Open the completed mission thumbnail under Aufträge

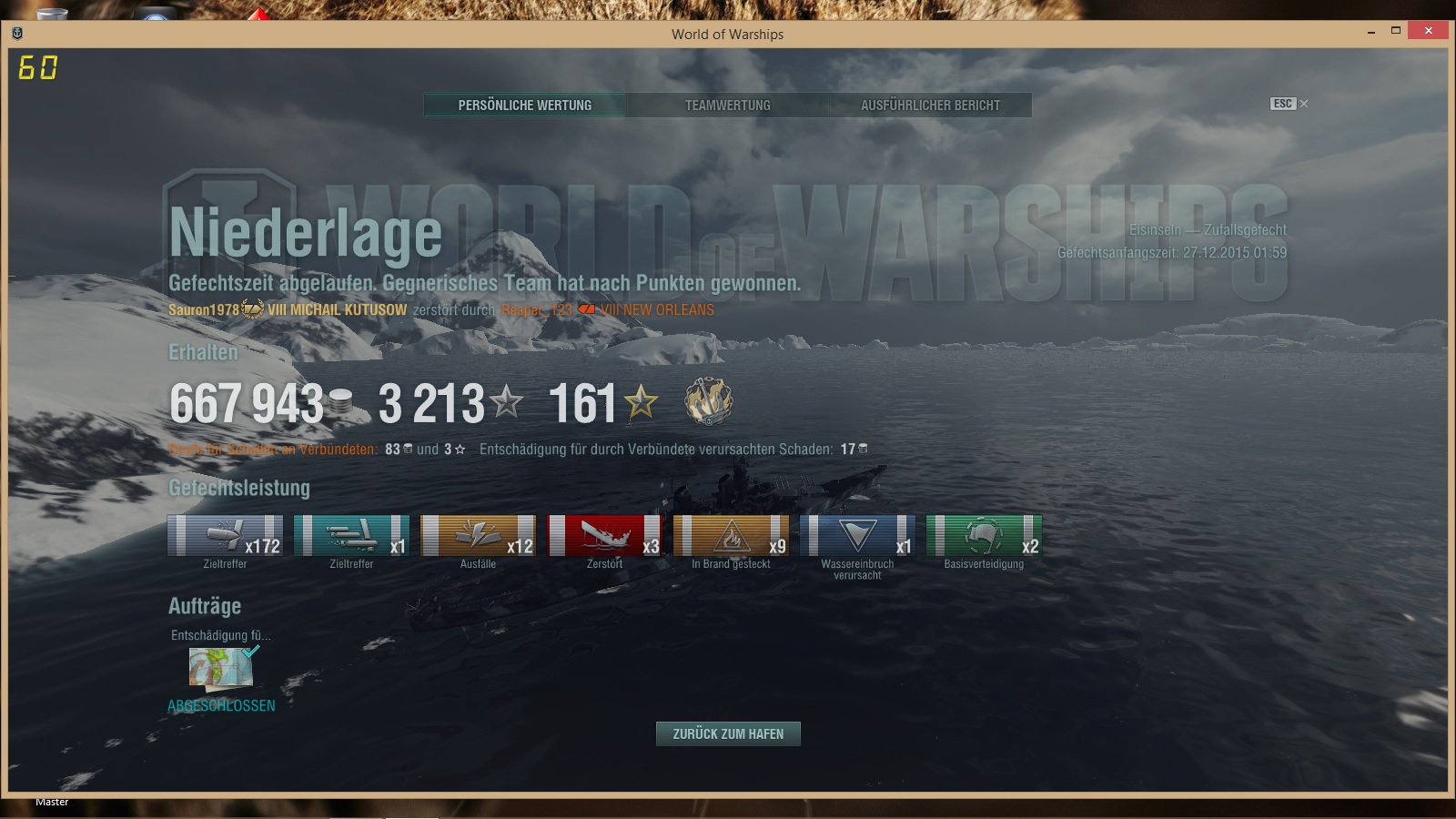point(221,667)
